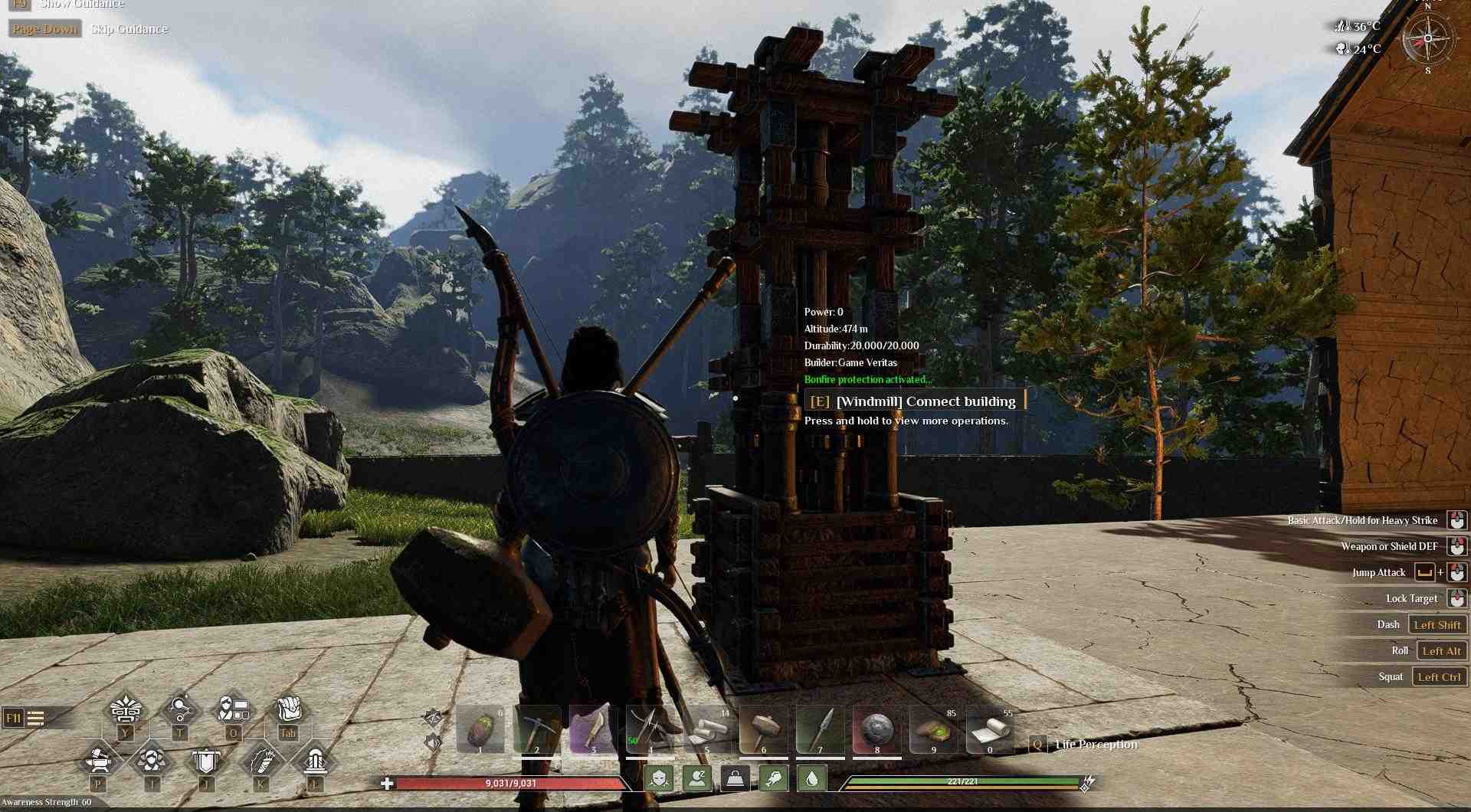Open the guild banner menu icon
This screenshot has height=812, width=1471.
[205, 761]
